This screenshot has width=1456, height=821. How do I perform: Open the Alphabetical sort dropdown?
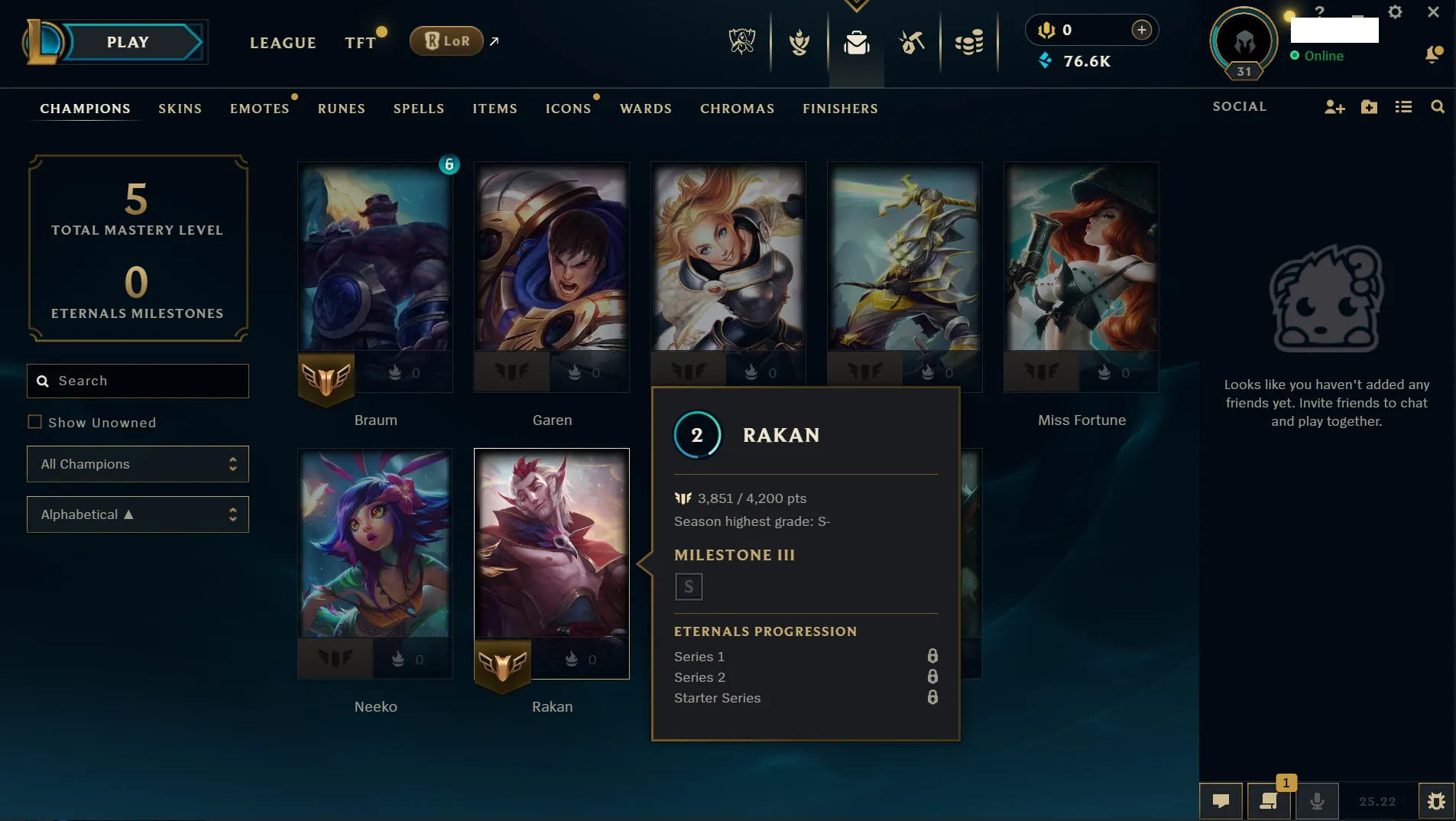tap(138, 514)
